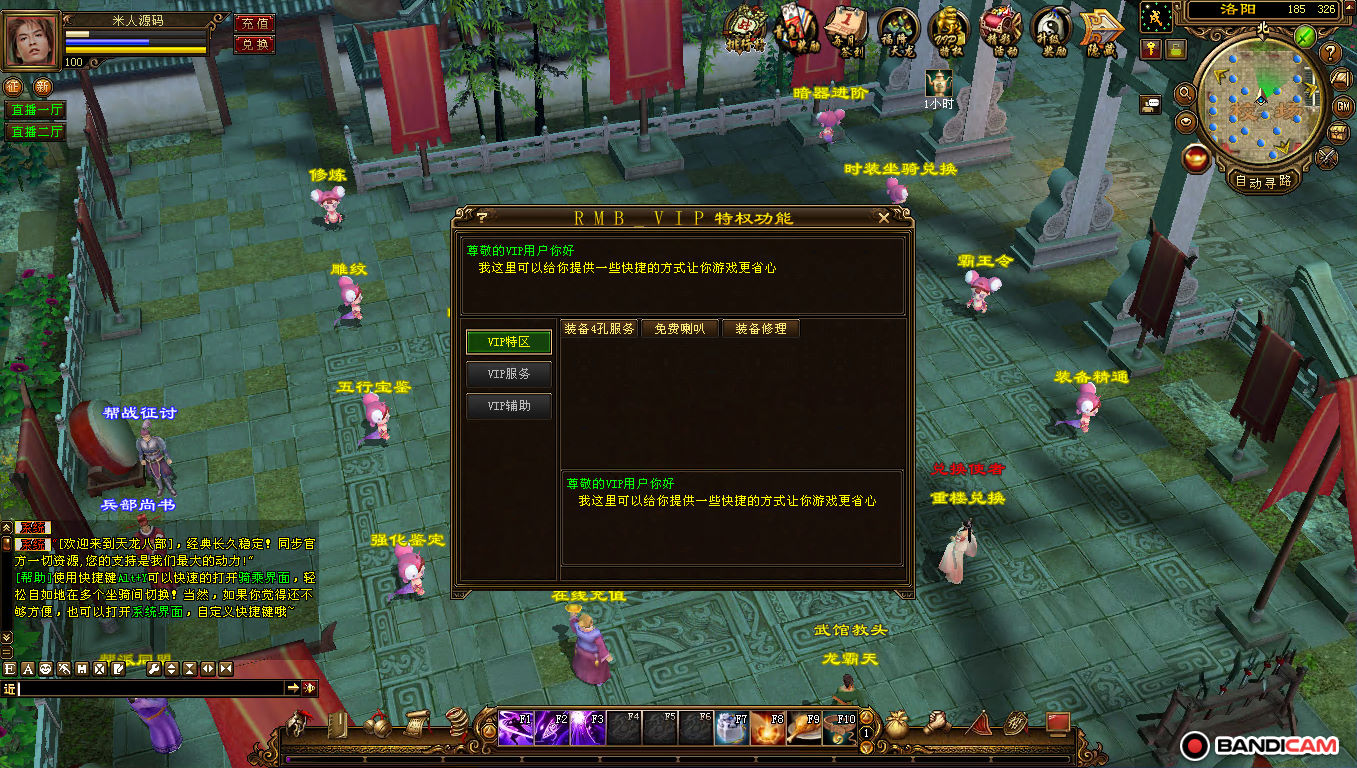Click the 免费喇叭 button

pos(680,328)
